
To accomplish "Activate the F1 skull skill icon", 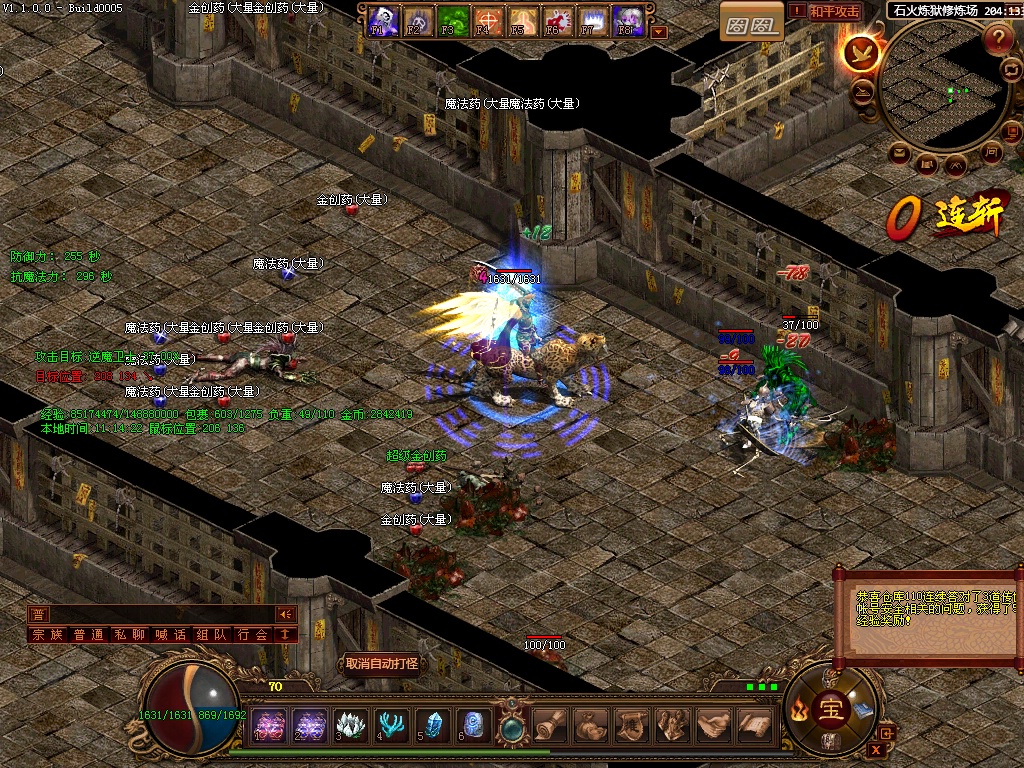I will click(x=382, y=18).
